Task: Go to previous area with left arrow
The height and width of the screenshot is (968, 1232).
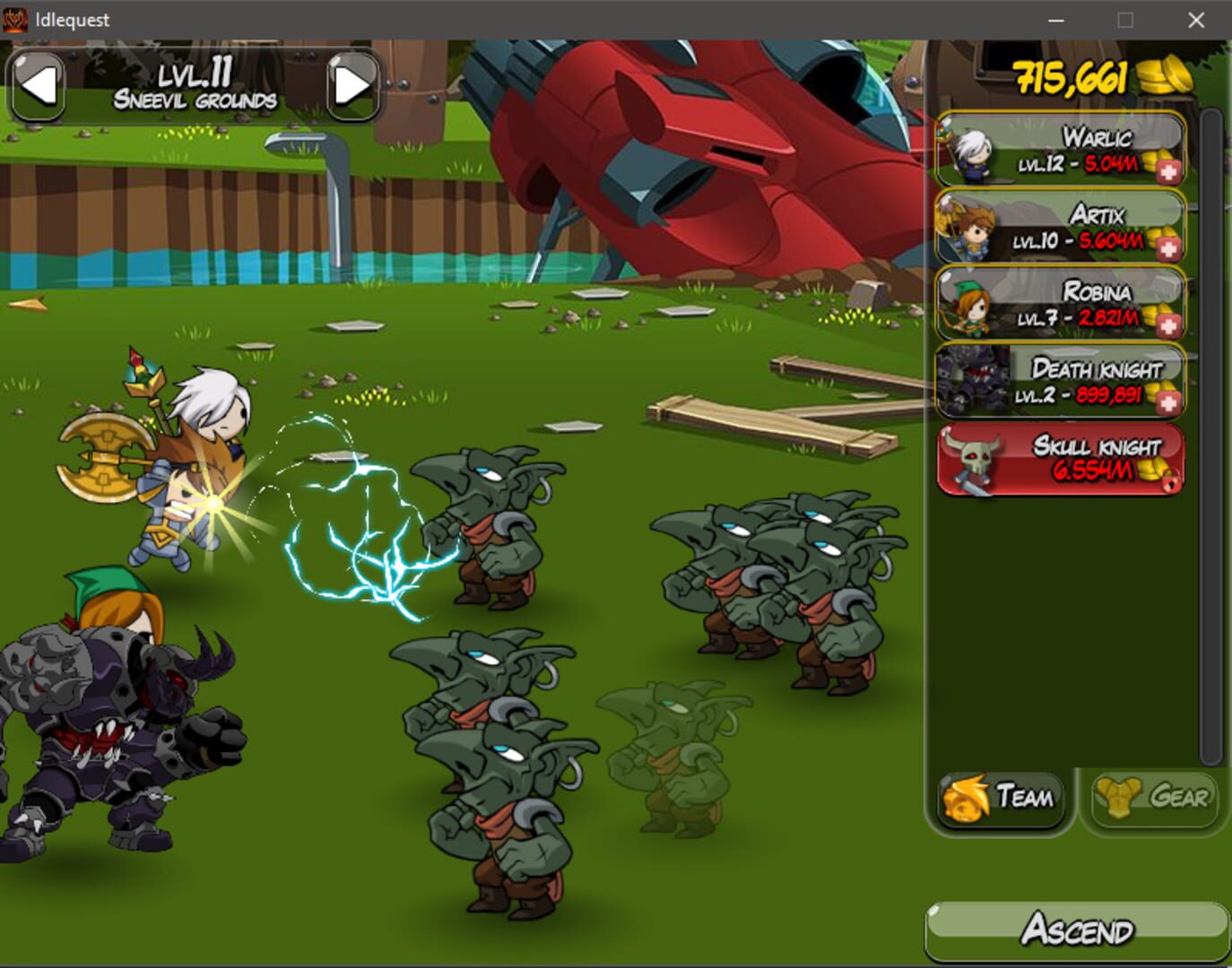Action: [x=38, y=87]
